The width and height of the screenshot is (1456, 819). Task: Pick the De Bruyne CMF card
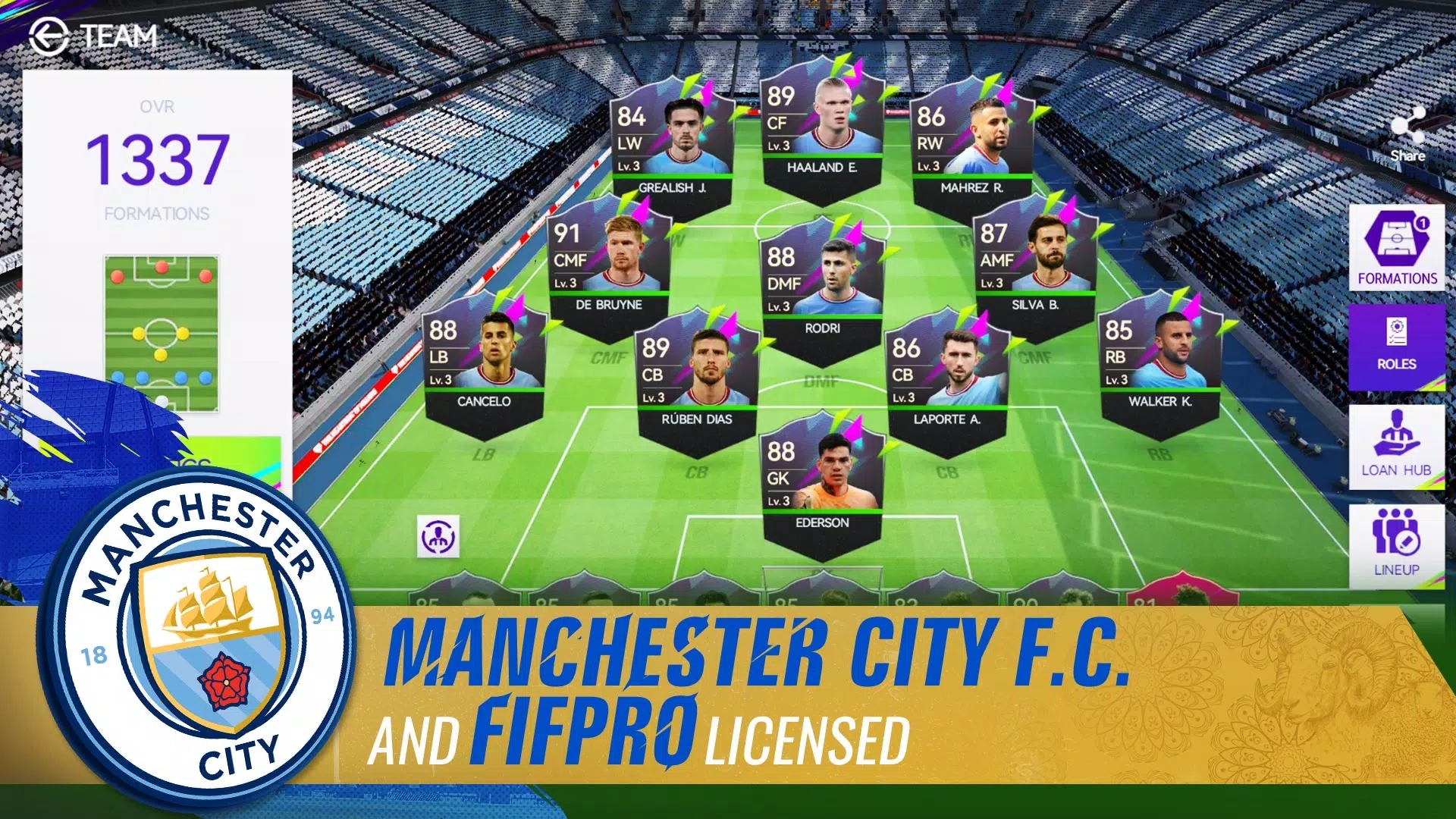[x=608, y=267]
